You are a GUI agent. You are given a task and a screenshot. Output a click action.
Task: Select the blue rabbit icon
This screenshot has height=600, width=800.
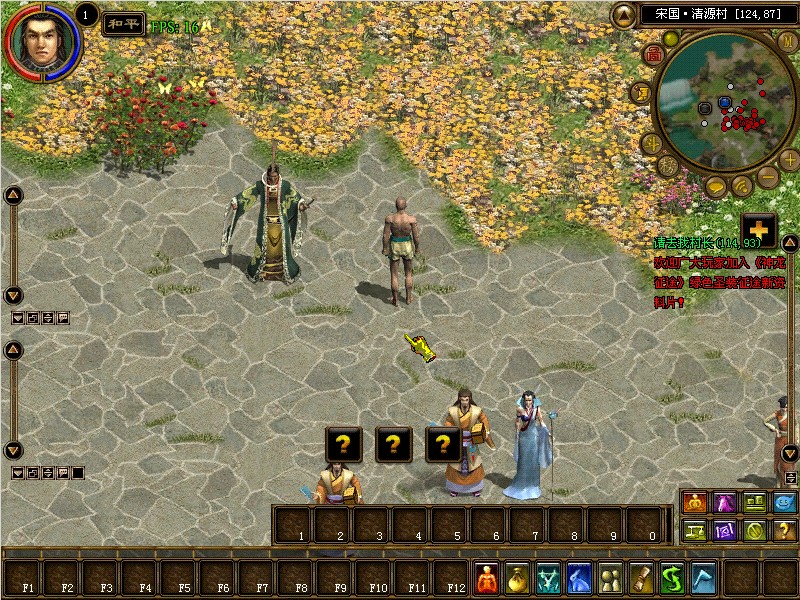[x=579, y=578]
